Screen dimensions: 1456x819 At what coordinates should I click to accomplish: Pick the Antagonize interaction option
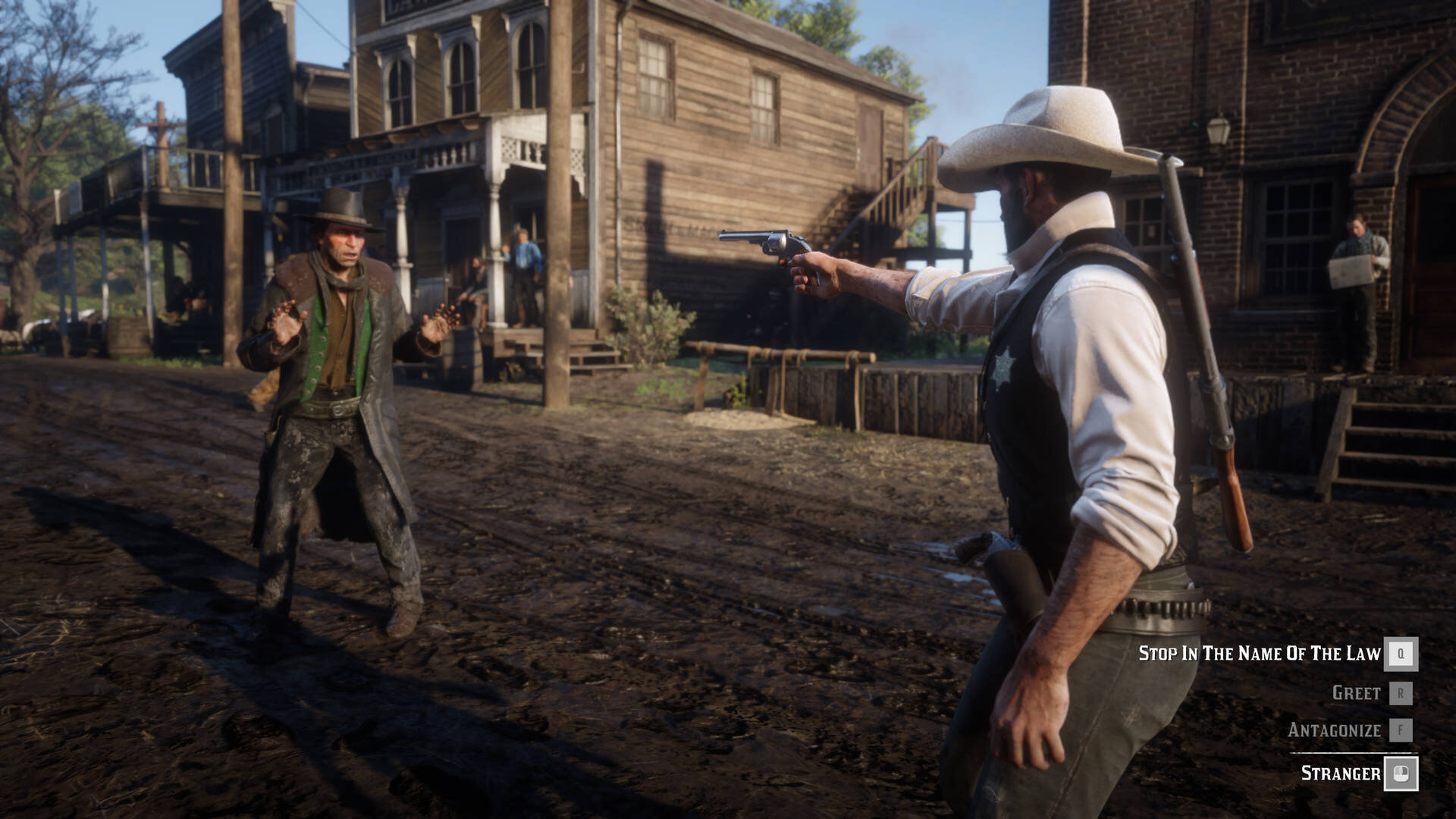[1334, 730]
